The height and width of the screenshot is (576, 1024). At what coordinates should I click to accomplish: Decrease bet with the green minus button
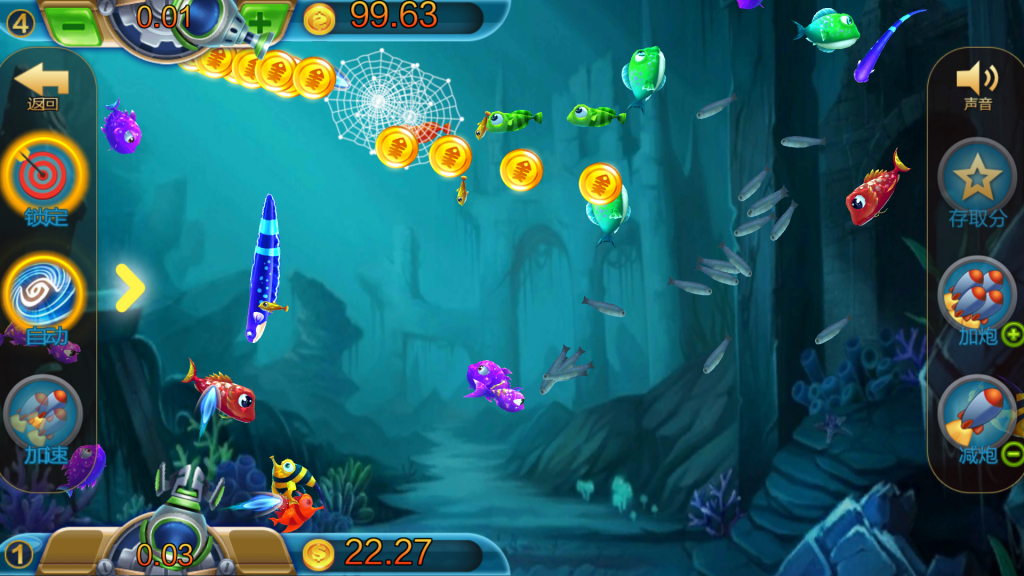click(76, 20)
